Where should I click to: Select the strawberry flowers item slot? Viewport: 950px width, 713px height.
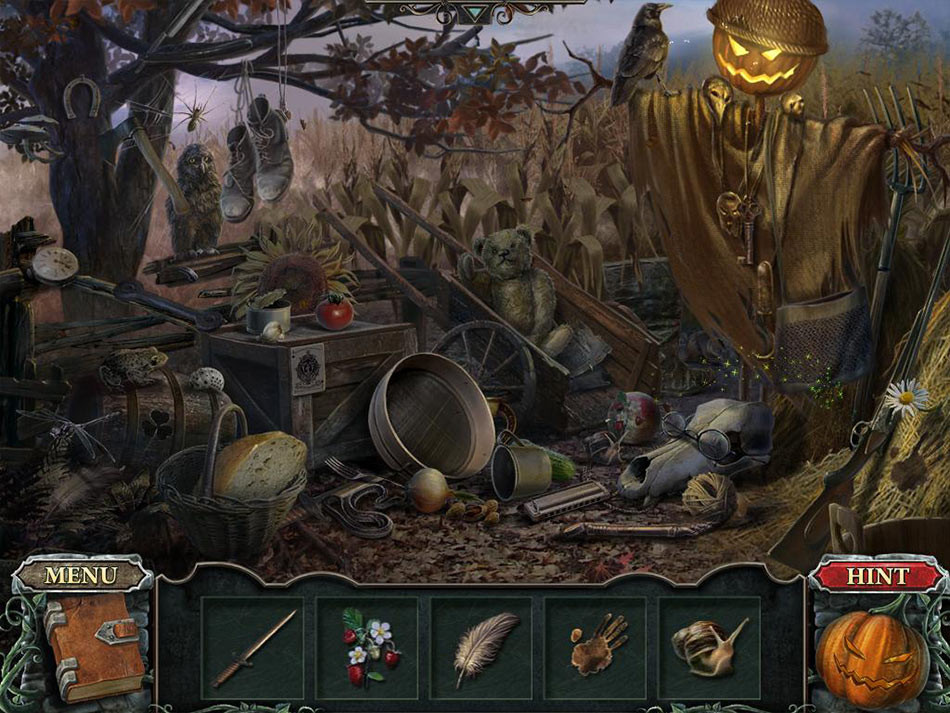click(x=367, y=648)
